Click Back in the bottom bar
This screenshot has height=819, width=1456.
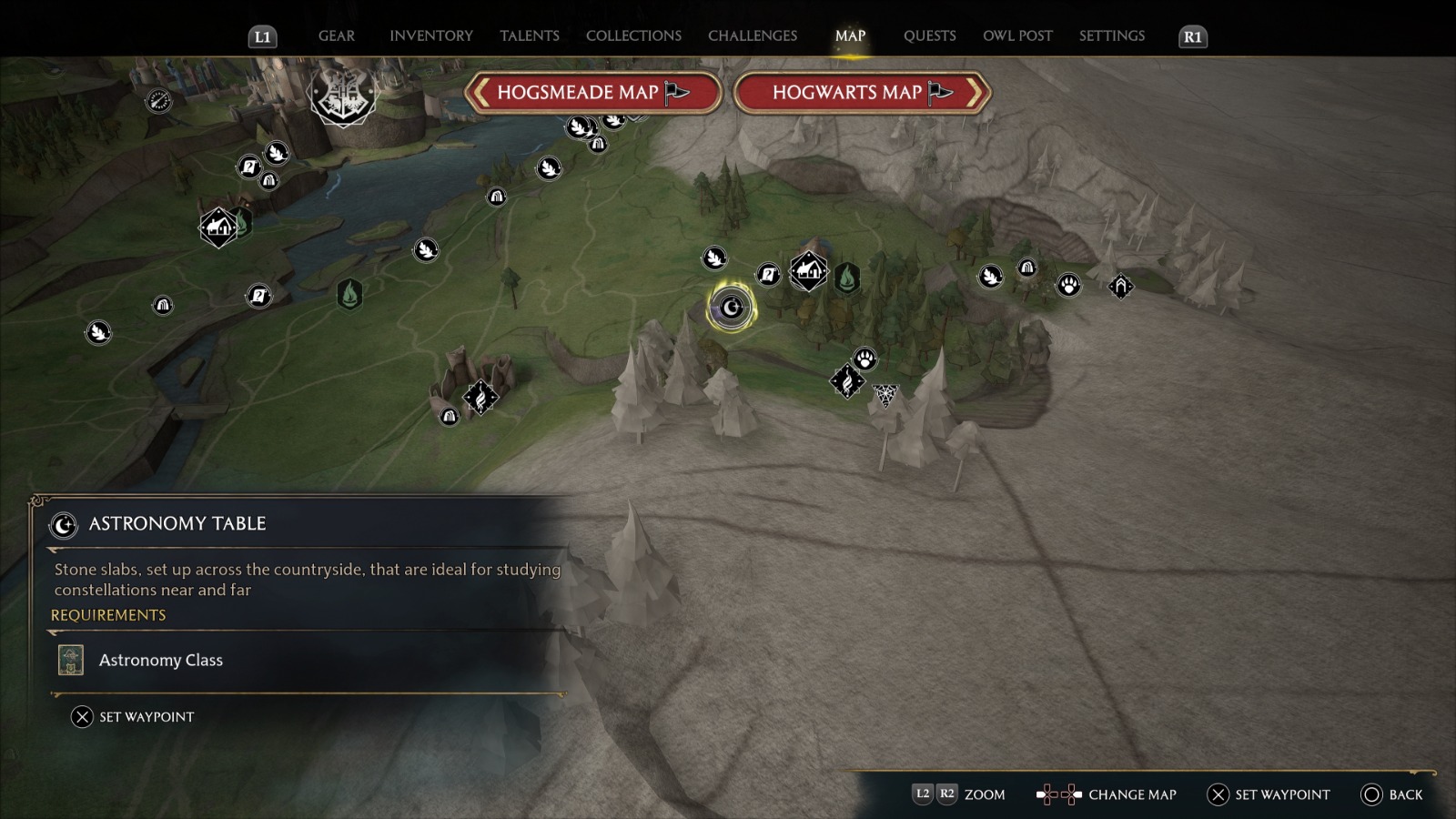(1385, 794)
